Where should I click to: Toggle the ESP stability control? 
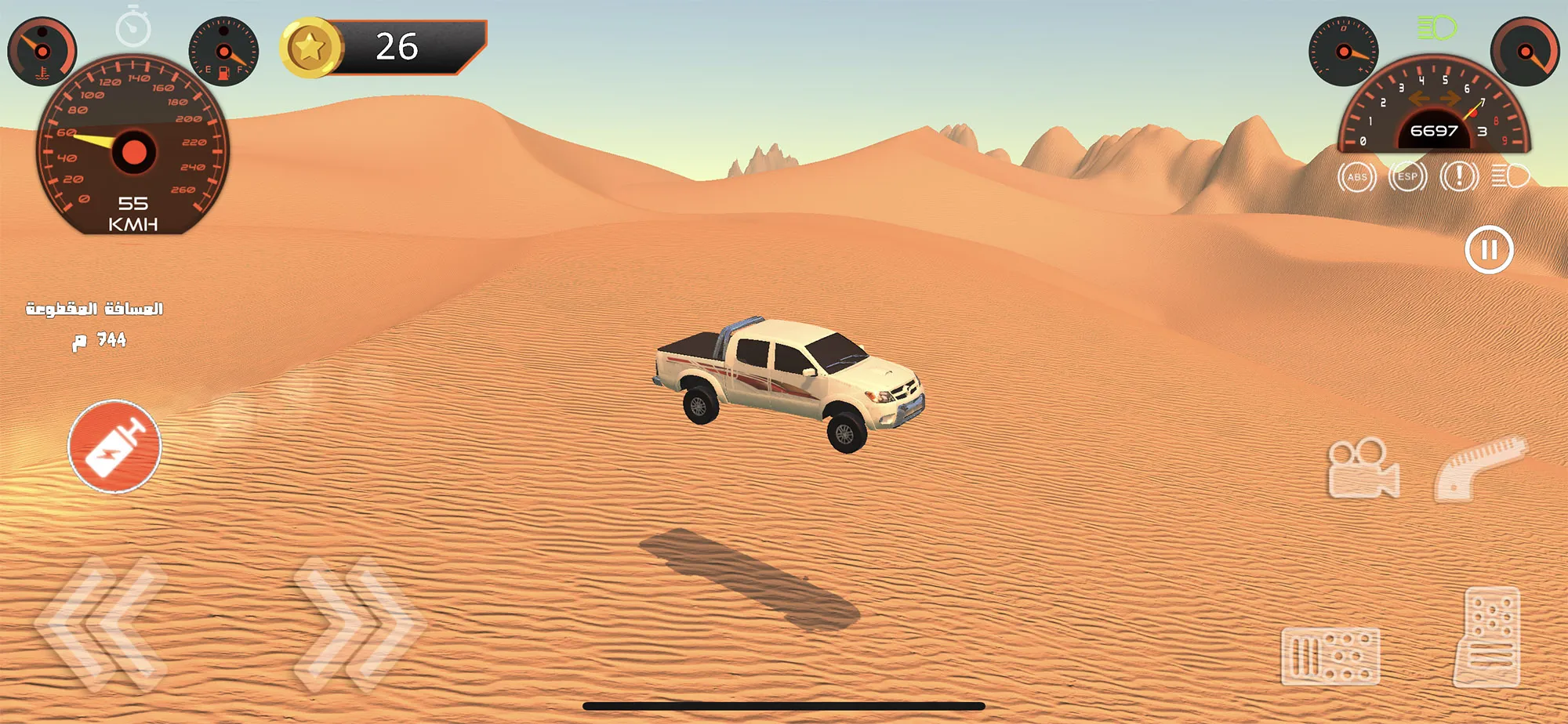coord(1407,177)
